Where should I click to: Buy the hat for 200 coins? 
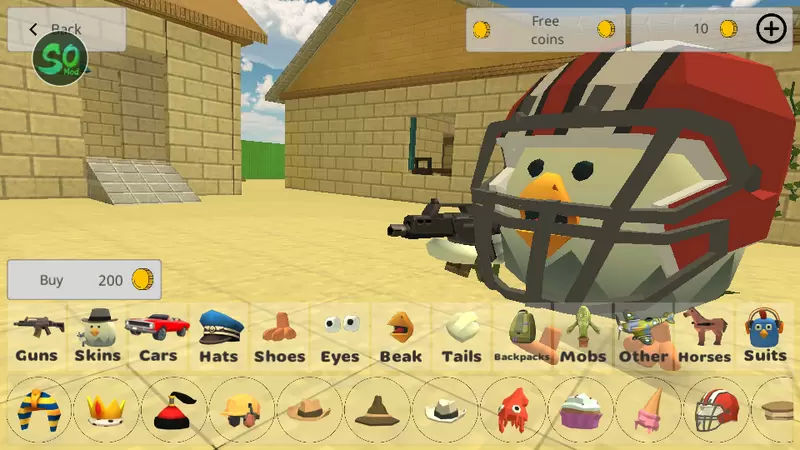pos(84,280)
